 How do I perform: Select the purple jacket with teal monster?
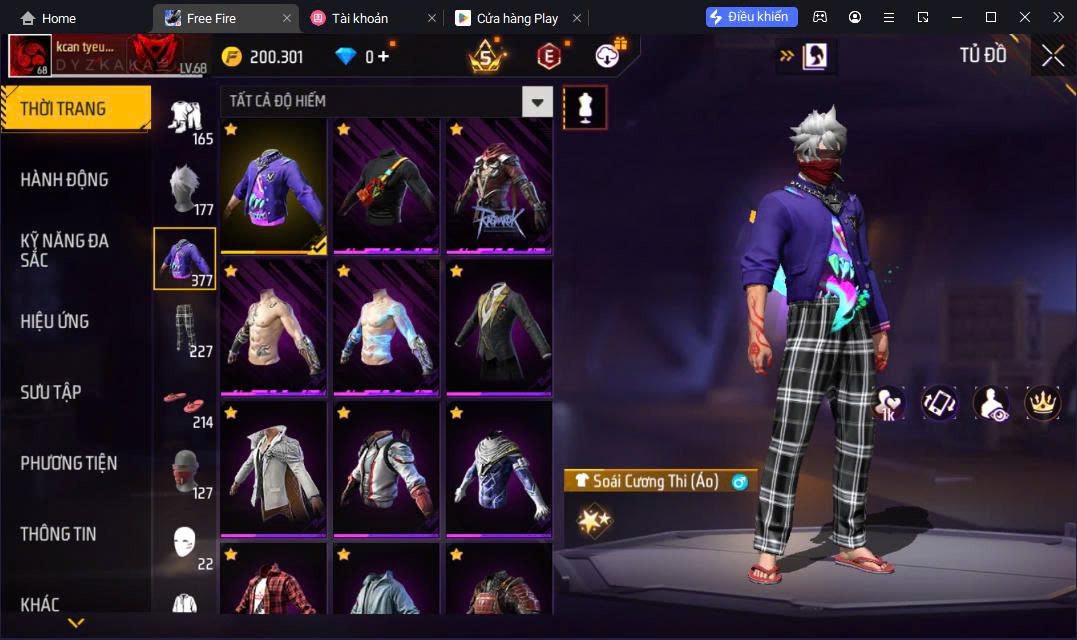[274, 185]
